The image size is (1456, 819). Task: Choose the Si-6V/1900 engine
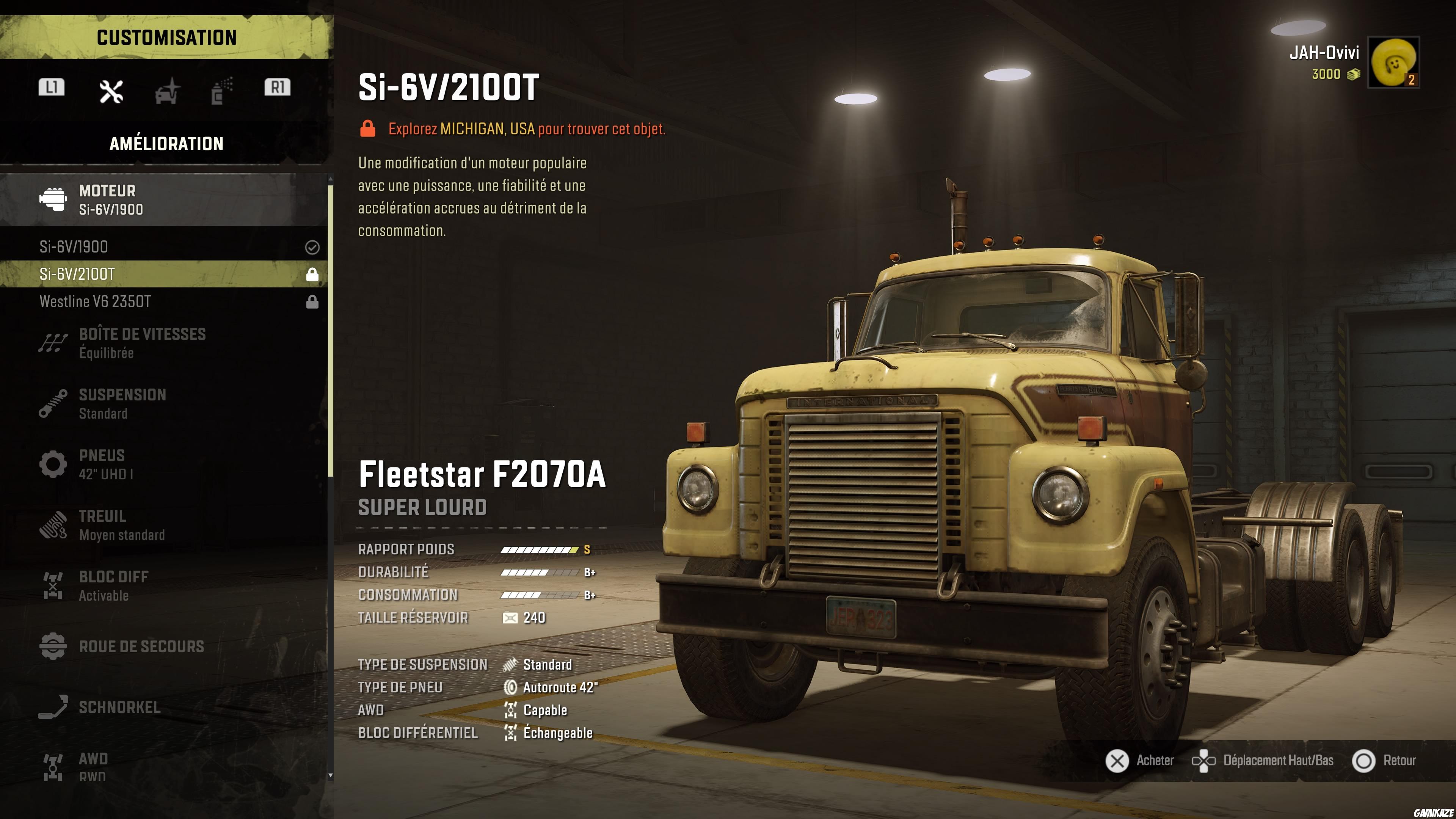[164, 247]
